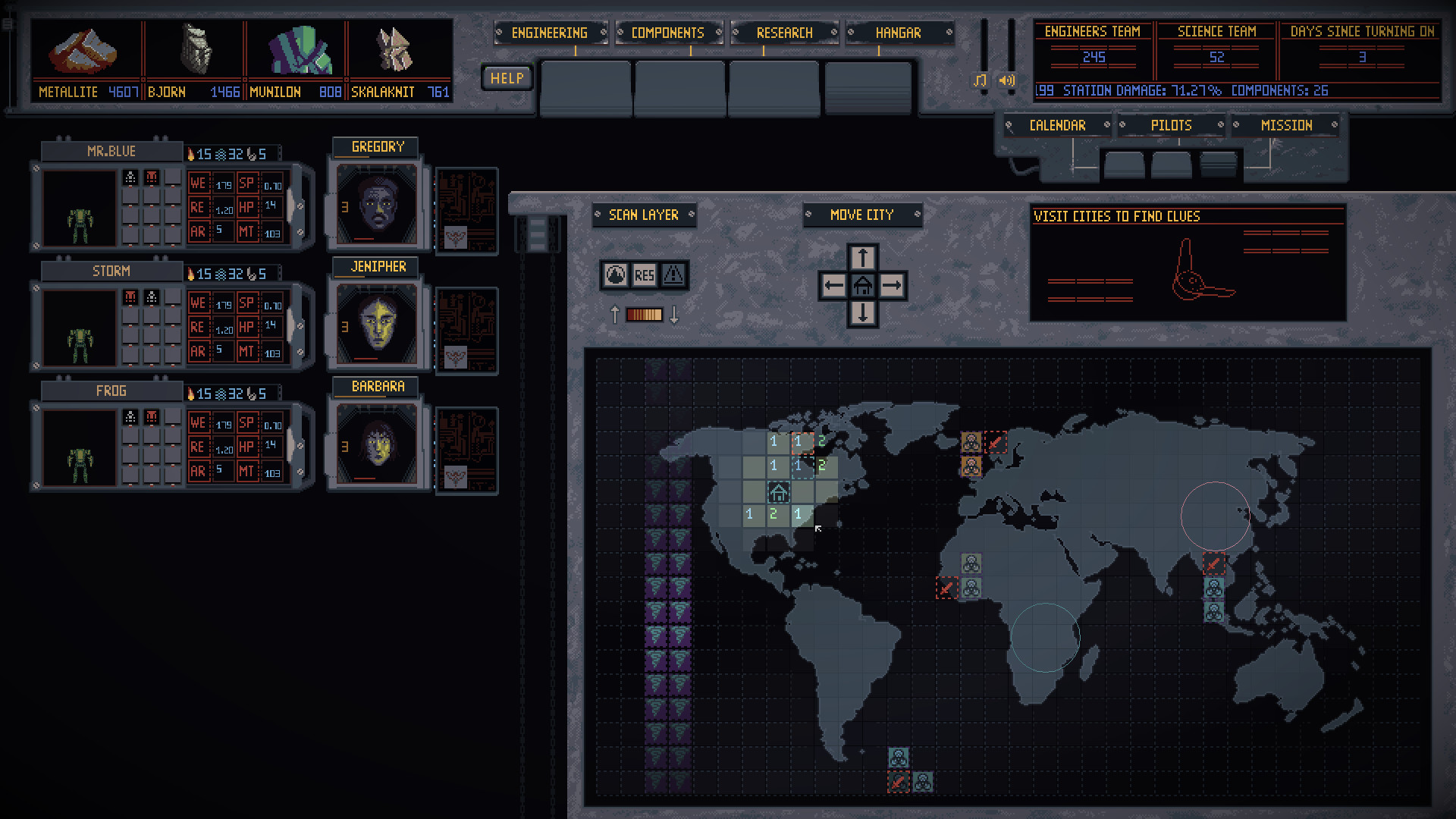Image resolution: width=1456 pixels, height=819 pixels.
Task: Select the pollution scan layer icon
Action: (x=616, y=276)
